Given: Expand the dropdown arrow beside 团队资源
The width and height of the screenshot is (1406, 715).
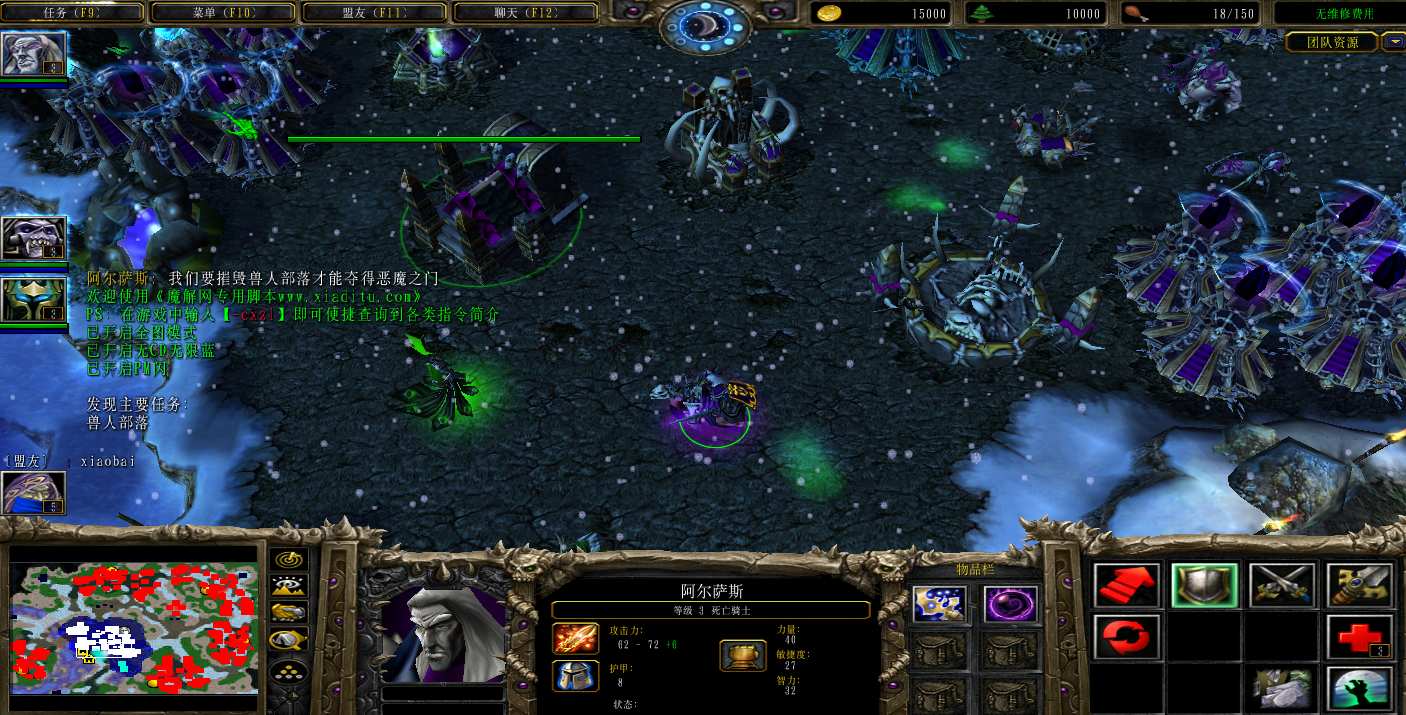Looking at the screenshot, I should [x=1394, y=42].
